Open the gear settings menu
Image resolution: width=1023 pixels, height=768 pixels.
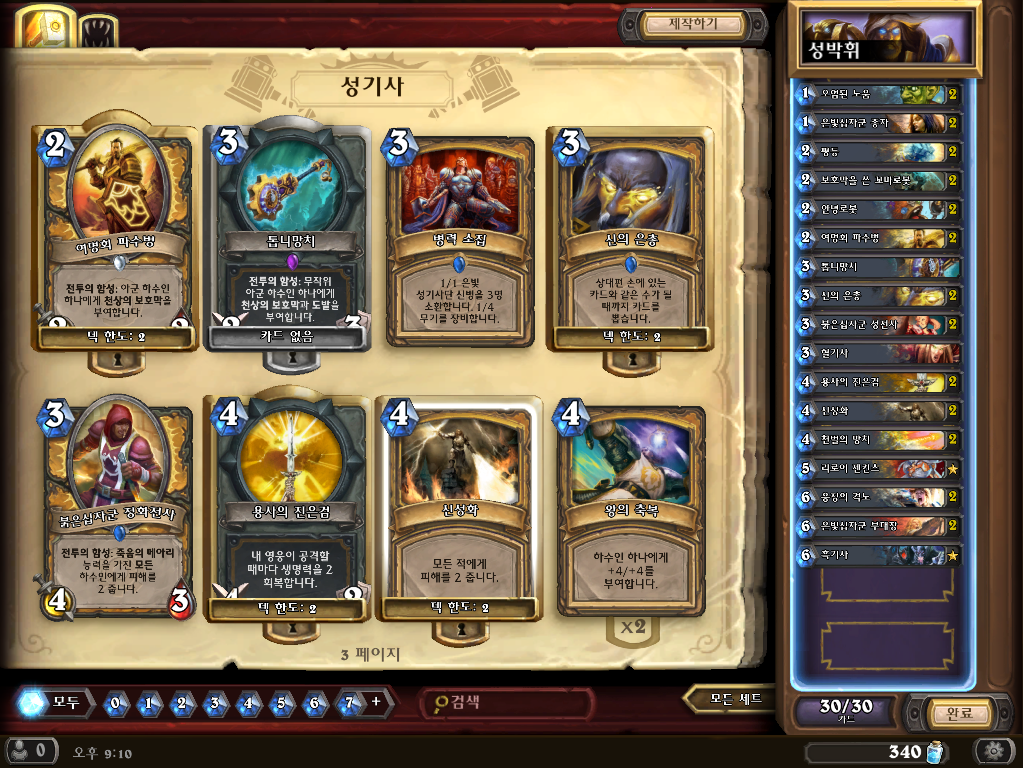click(x=993, y=750)
